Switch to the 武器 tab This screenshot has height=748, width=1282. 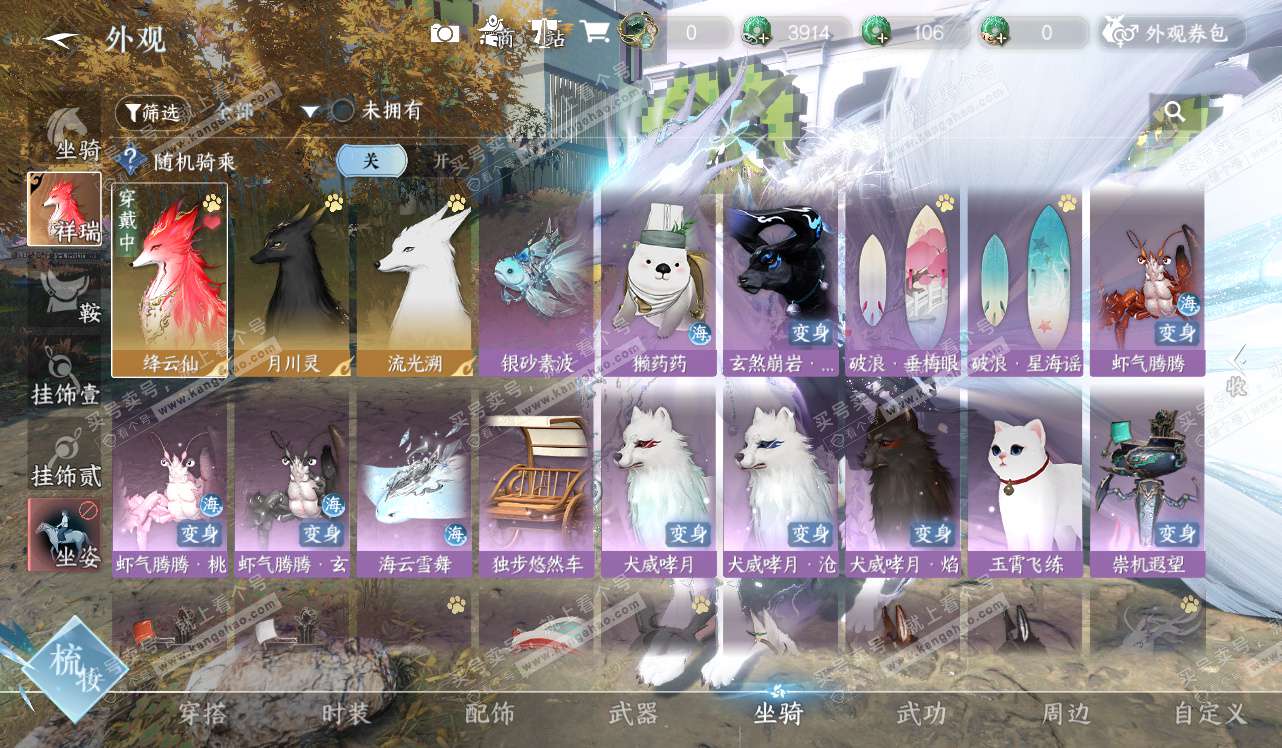click(633, 714)
